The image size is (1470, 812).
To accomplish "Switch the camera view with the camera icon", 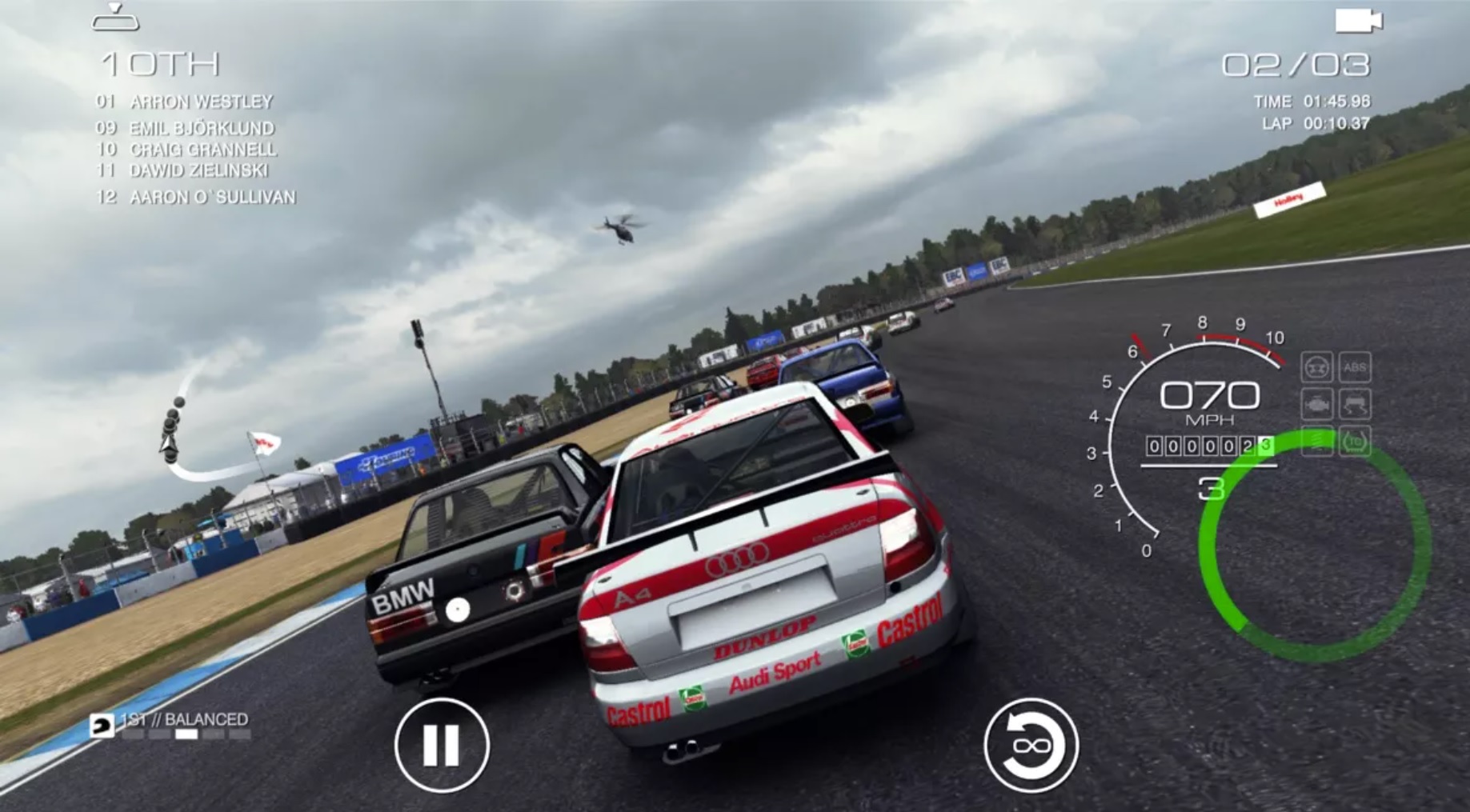I will point(1358,21).
